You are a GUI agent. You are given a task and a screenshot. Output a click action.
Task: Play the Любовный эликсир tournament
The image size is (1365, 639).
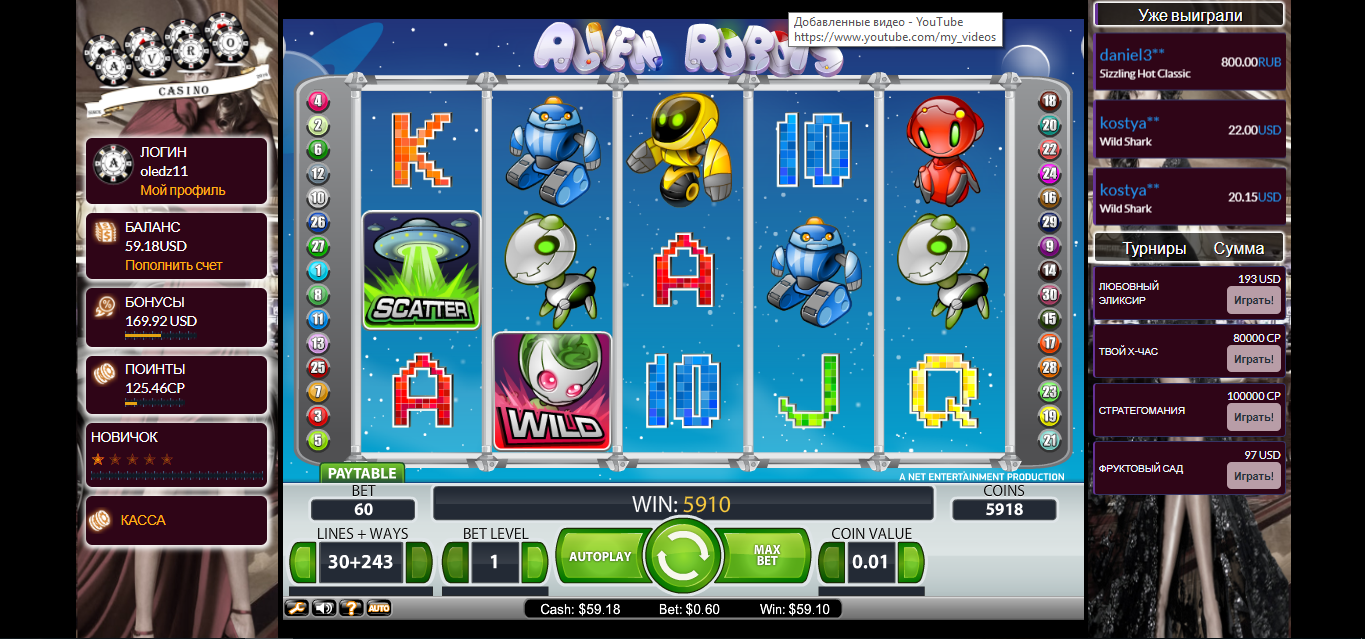point(1253,300)
